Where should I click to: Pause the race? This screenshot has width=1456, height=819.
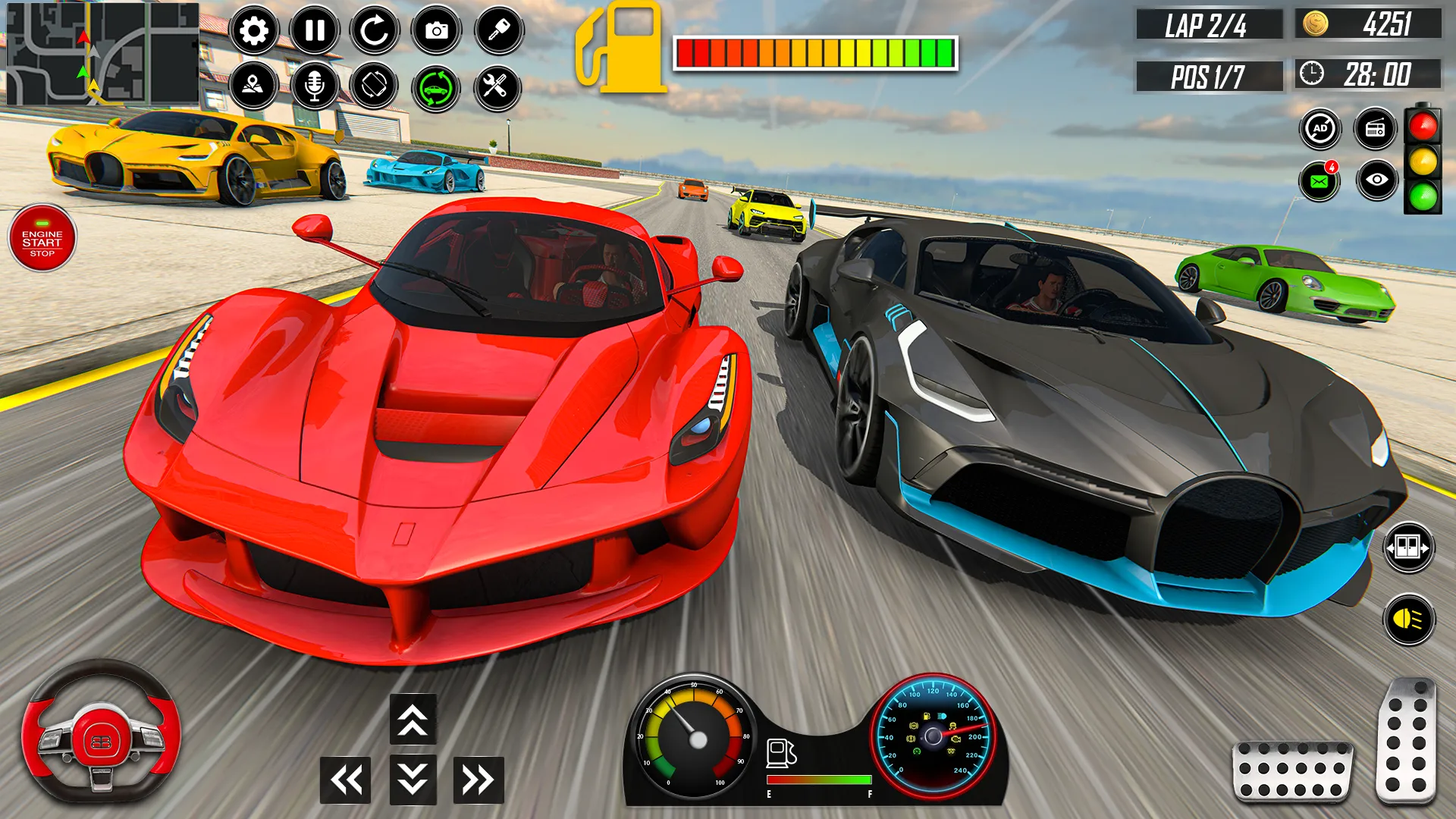(x=314, y=30)
